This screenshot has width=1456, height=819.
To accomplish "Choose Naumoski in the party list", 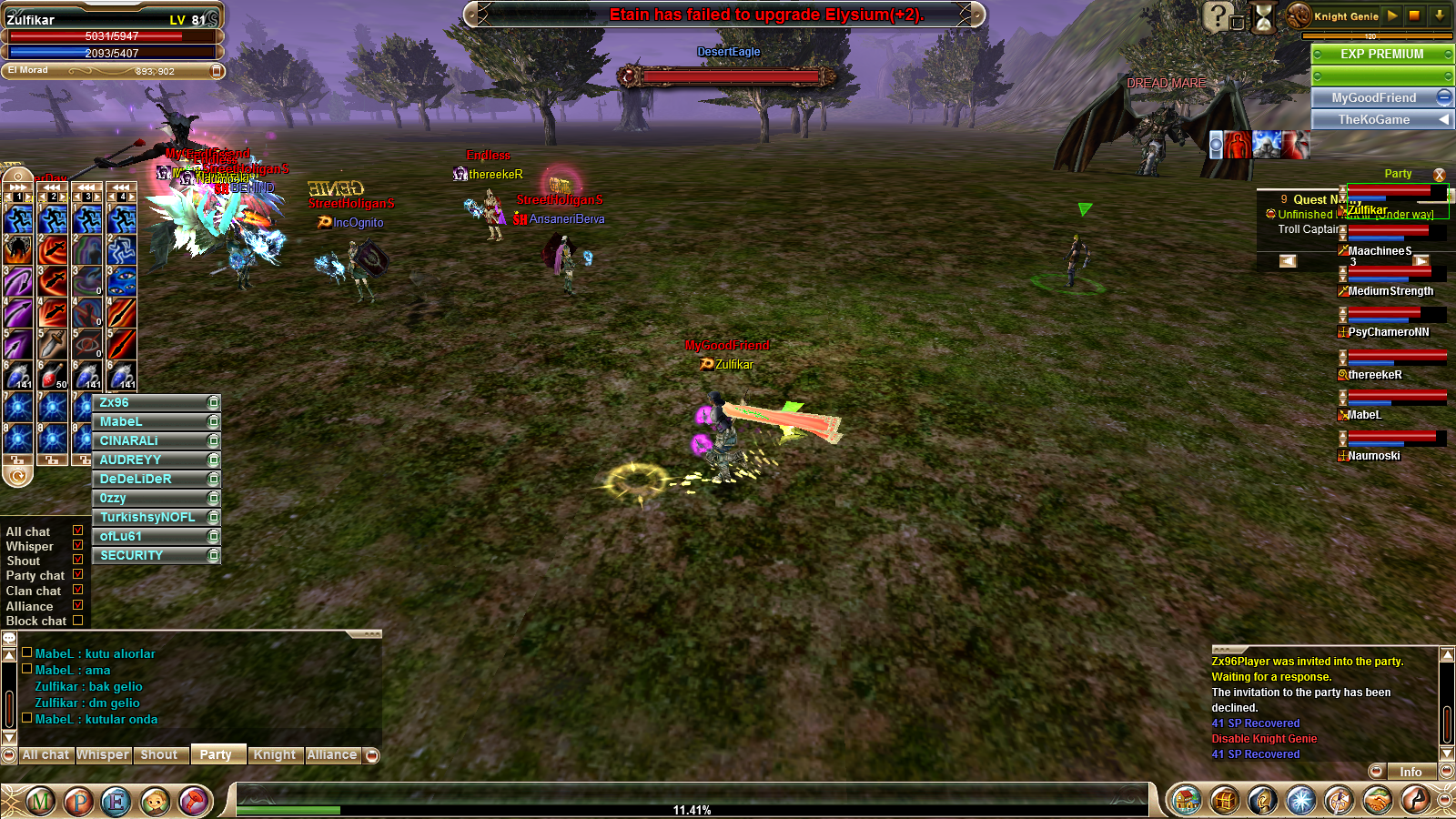I will point(1374,455).
